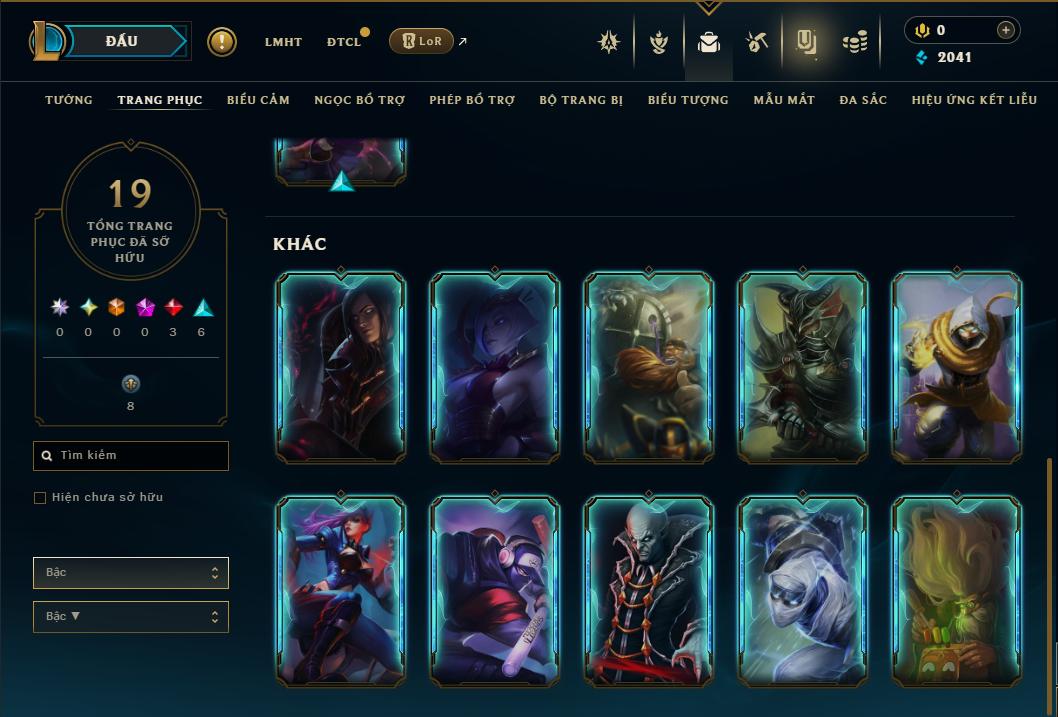Viewport: 1058px width, 717px height.
Task: Go to the NGỌC BỔ TRỢ tab
Action: click(x=359, y=100)
